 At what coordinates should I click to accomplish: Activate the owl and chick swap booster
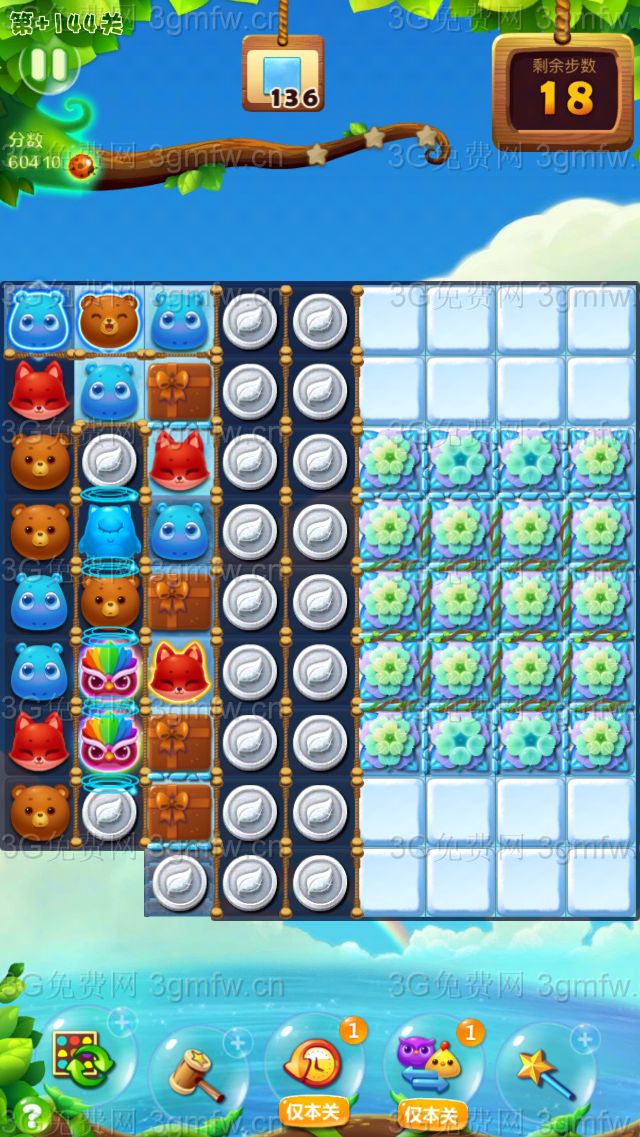(430, 1062)
